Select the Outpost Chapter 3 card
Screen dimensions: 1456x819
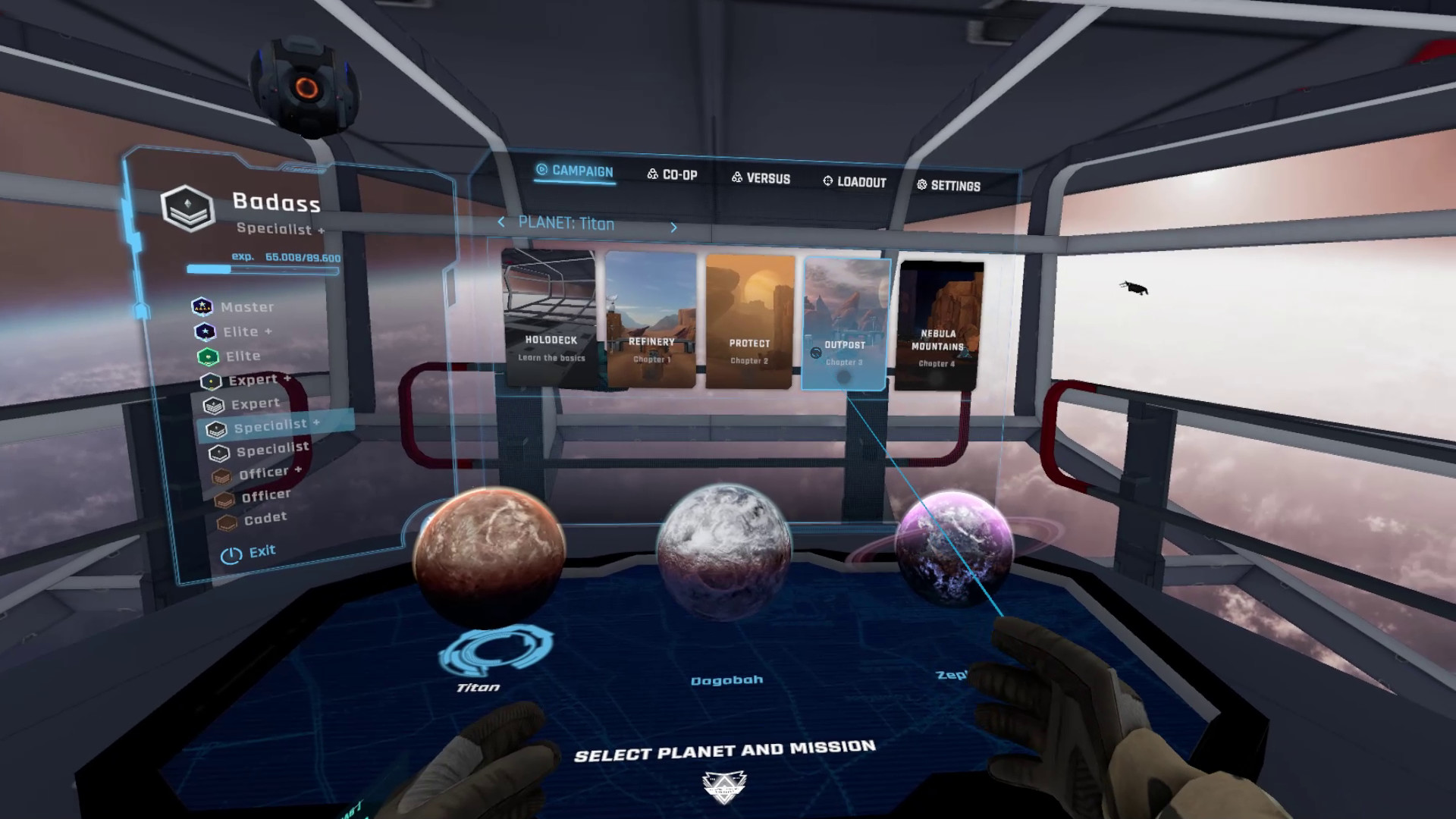click(845, 324)
